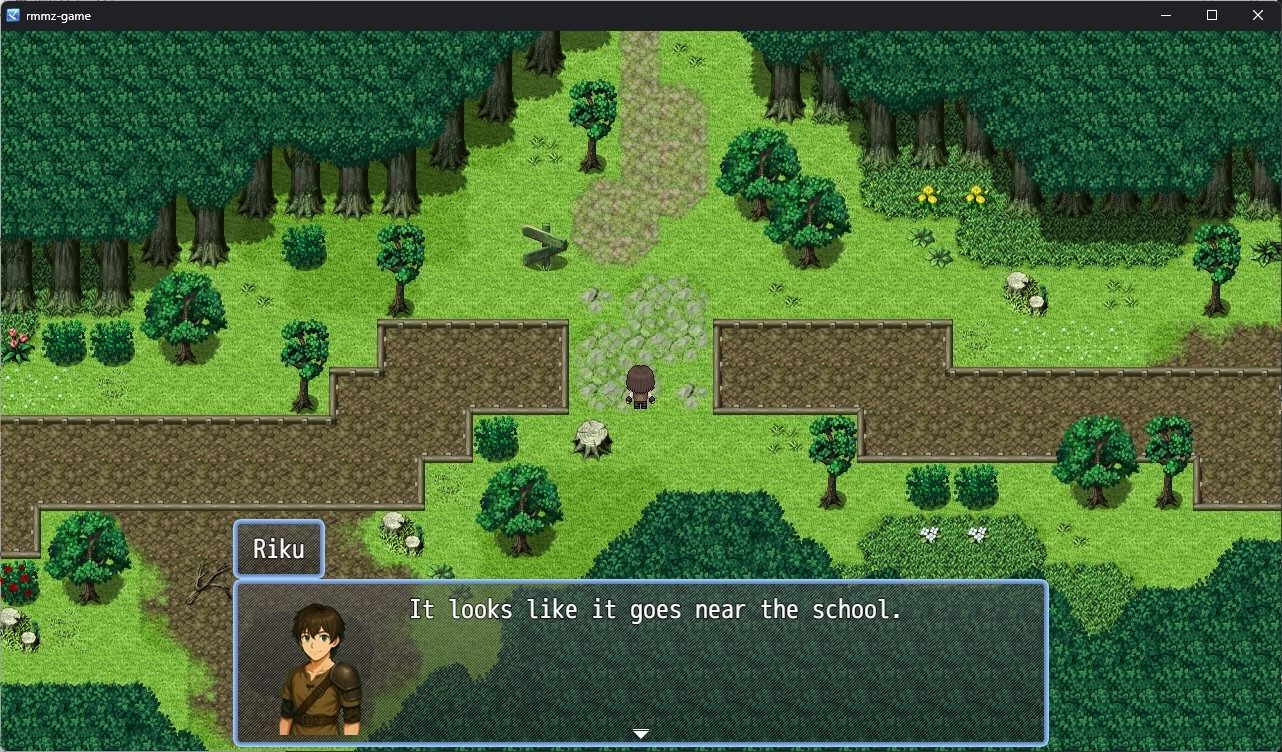Close the rmmz-game window
The width and height of the screenshot is (1282, 752).
click(1258, 15)
